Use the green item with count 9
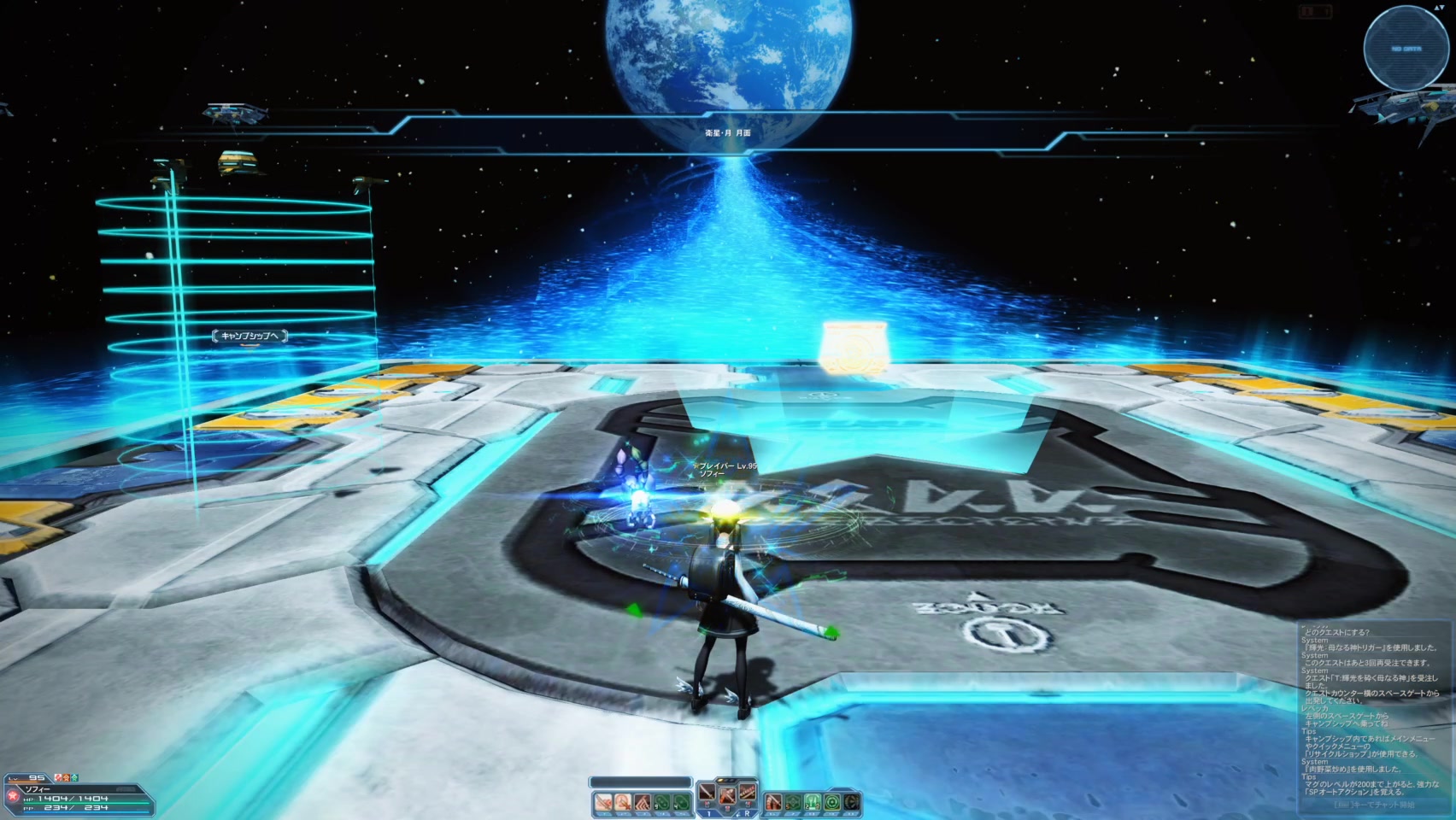 coord(662,802)
